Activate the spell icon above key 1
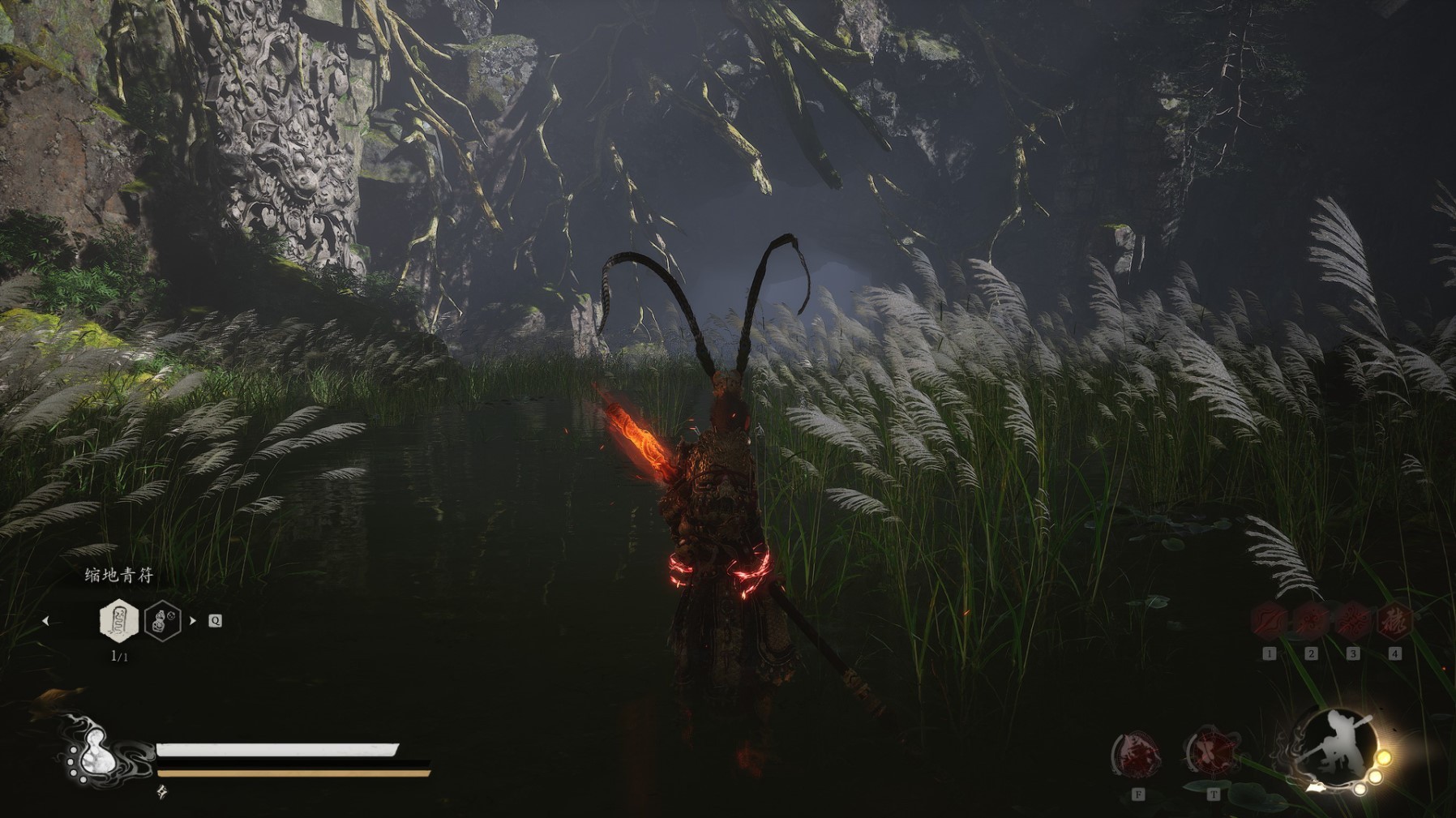 point(1269,623)
